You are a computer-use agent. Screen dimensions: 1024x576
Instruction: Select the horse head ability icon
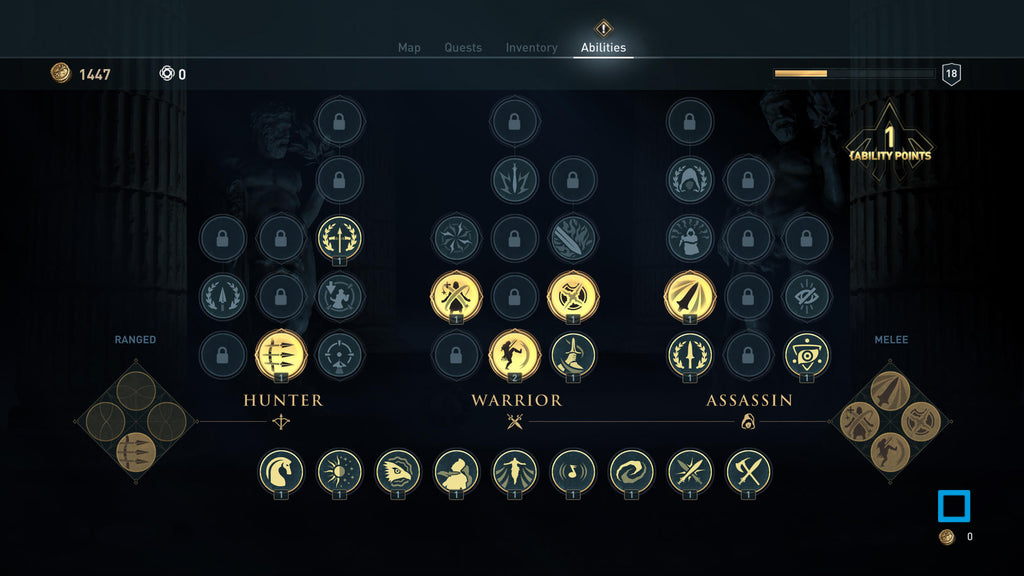point(281,470)
